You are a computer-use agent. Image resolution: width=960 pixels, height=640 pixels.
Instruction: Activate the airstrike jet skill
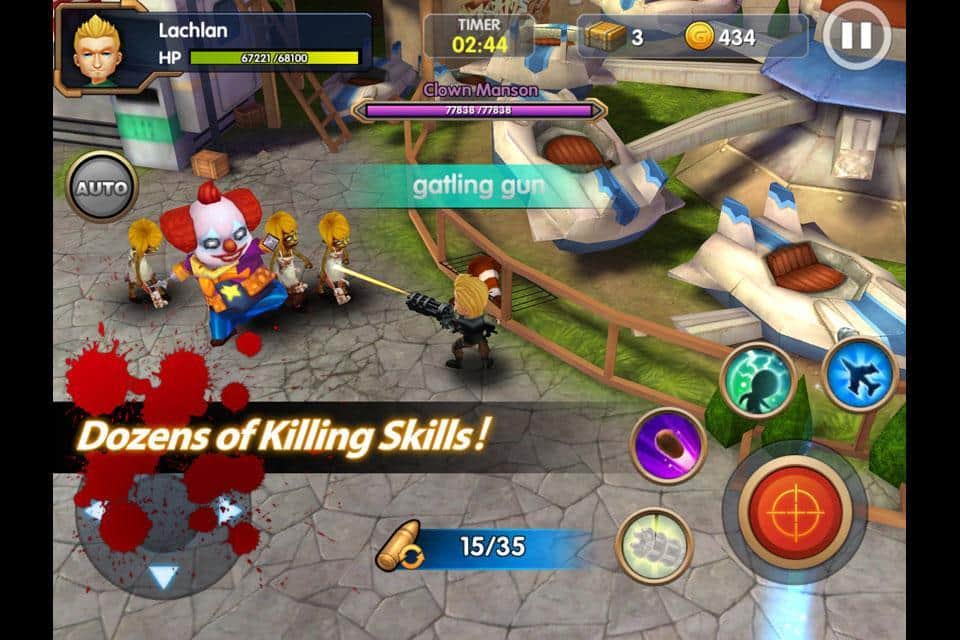tap(859, 374)
